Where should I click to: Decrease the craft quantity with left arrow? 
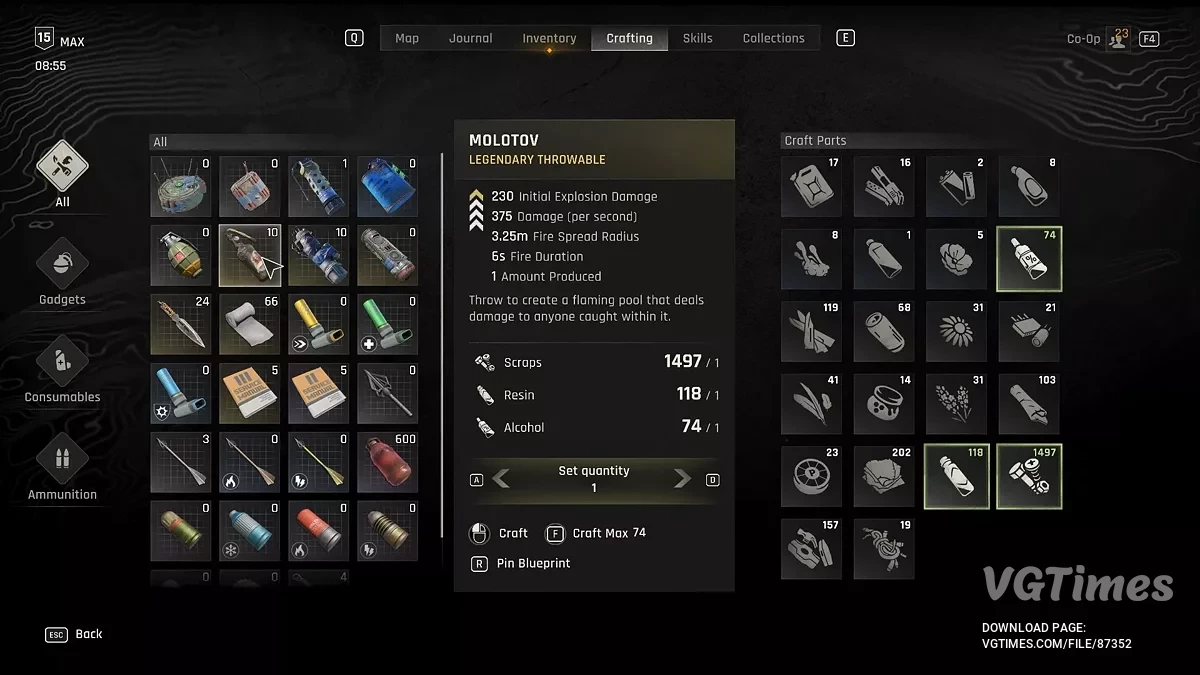point(502,479)
